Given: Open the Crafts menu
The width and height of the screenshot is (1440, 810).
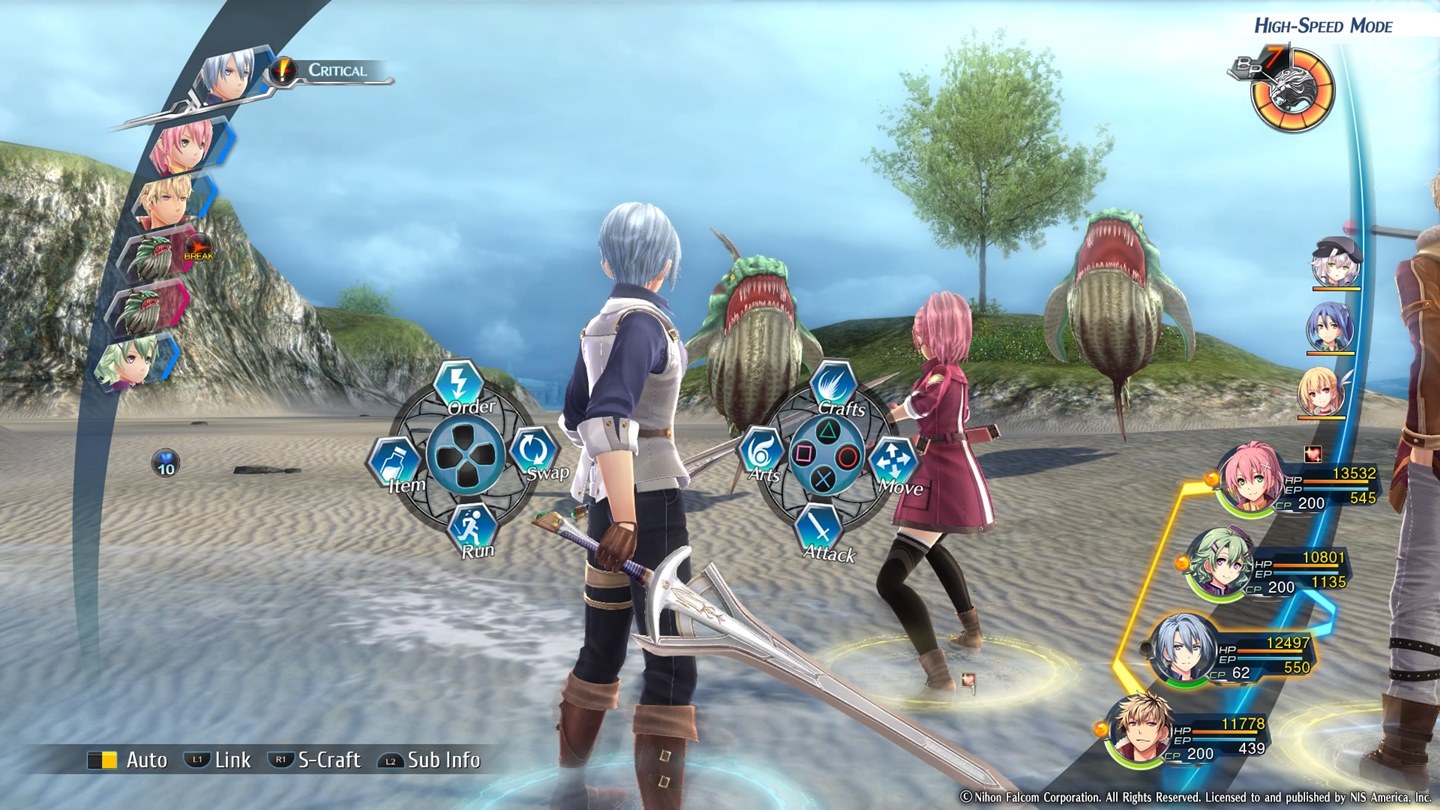Looking at the screenshot, I should pos(832,386).
